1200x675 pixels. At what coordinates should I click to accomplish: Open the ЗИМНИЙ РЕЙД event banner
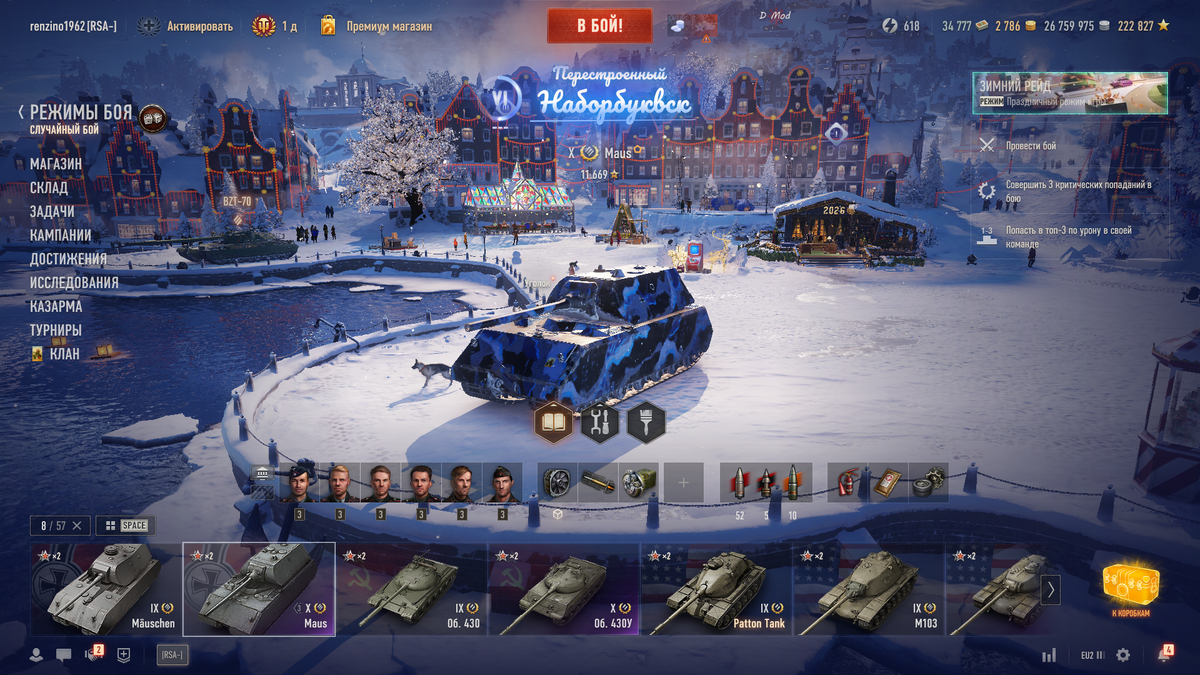(x=1069, y=93)
